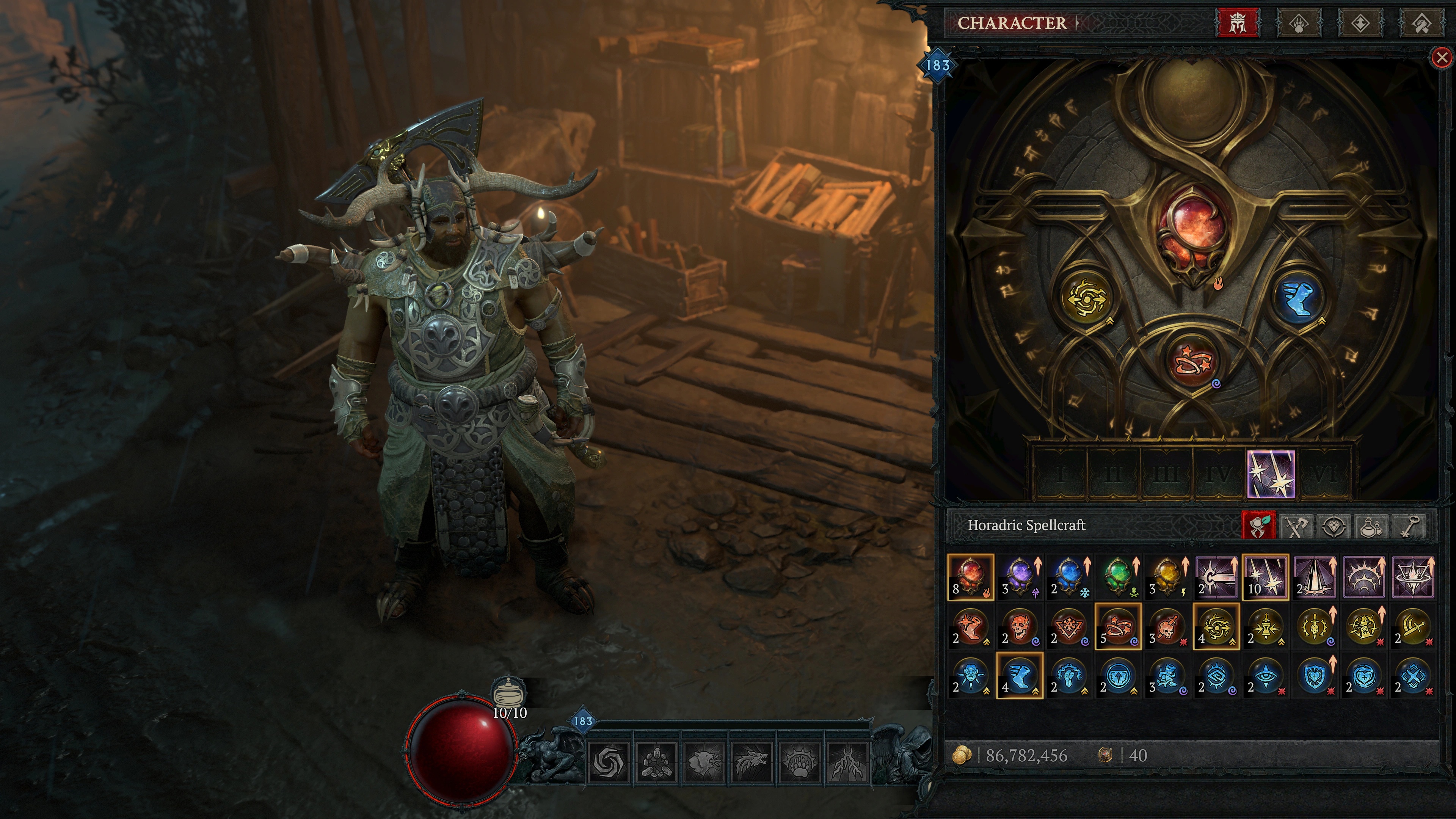Pick the blue frost orb with snowflake
Screen dimensions: 1456x819
coord(1069,576)
